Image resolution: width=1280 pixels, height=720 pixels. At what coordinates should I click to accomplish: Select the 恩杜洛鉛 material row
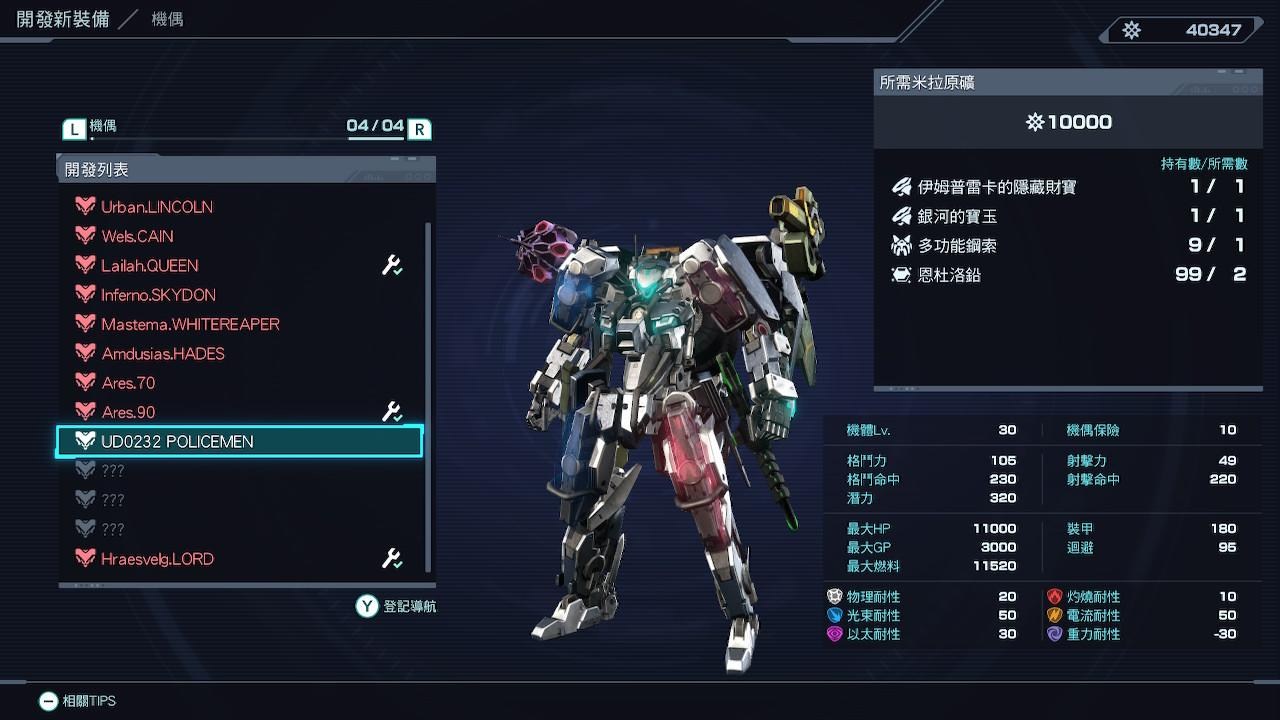coord(1066,274)
